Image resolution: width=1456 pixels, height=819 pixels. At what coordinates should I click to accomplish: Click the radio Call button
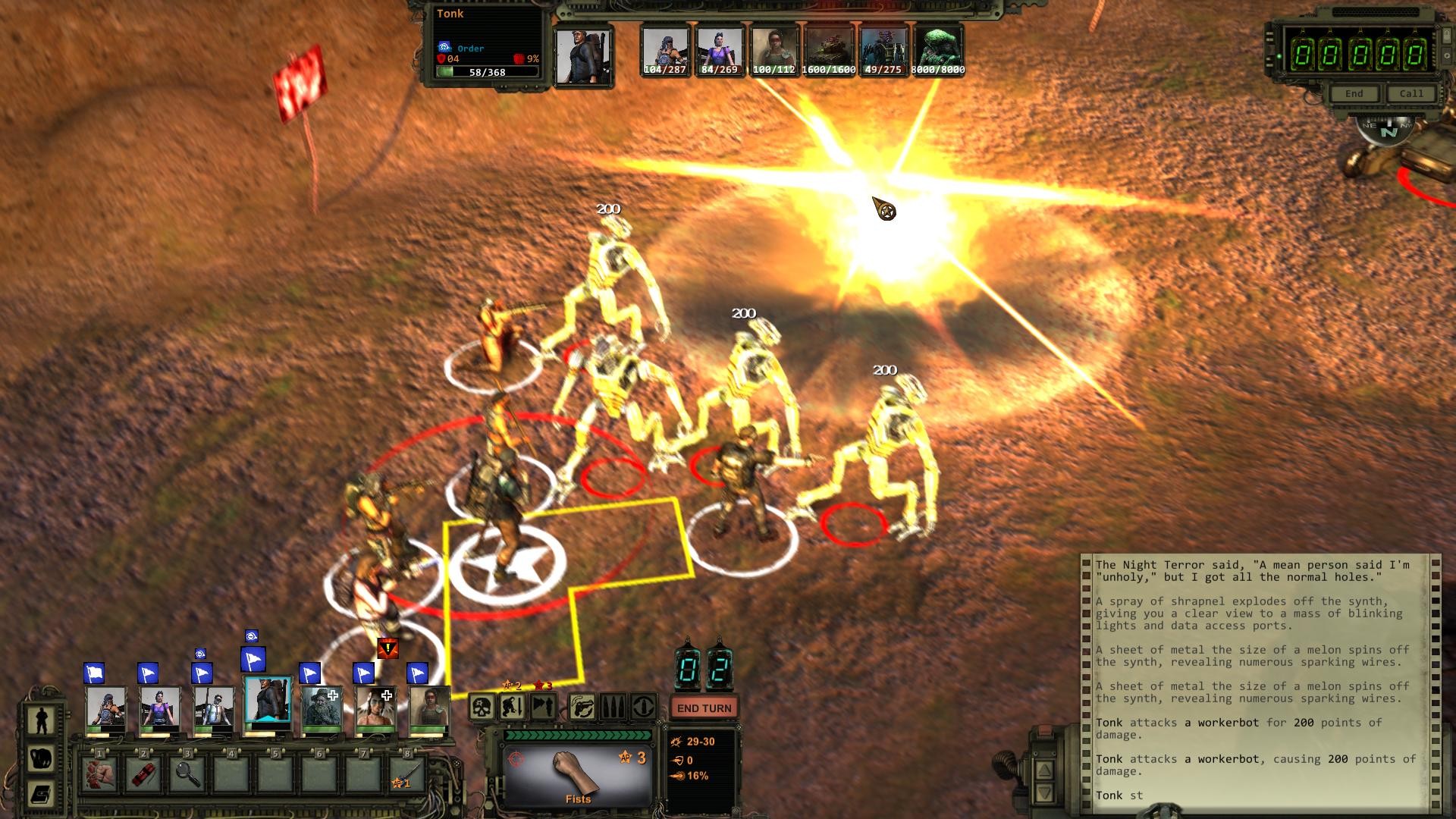click(1410, 93)
